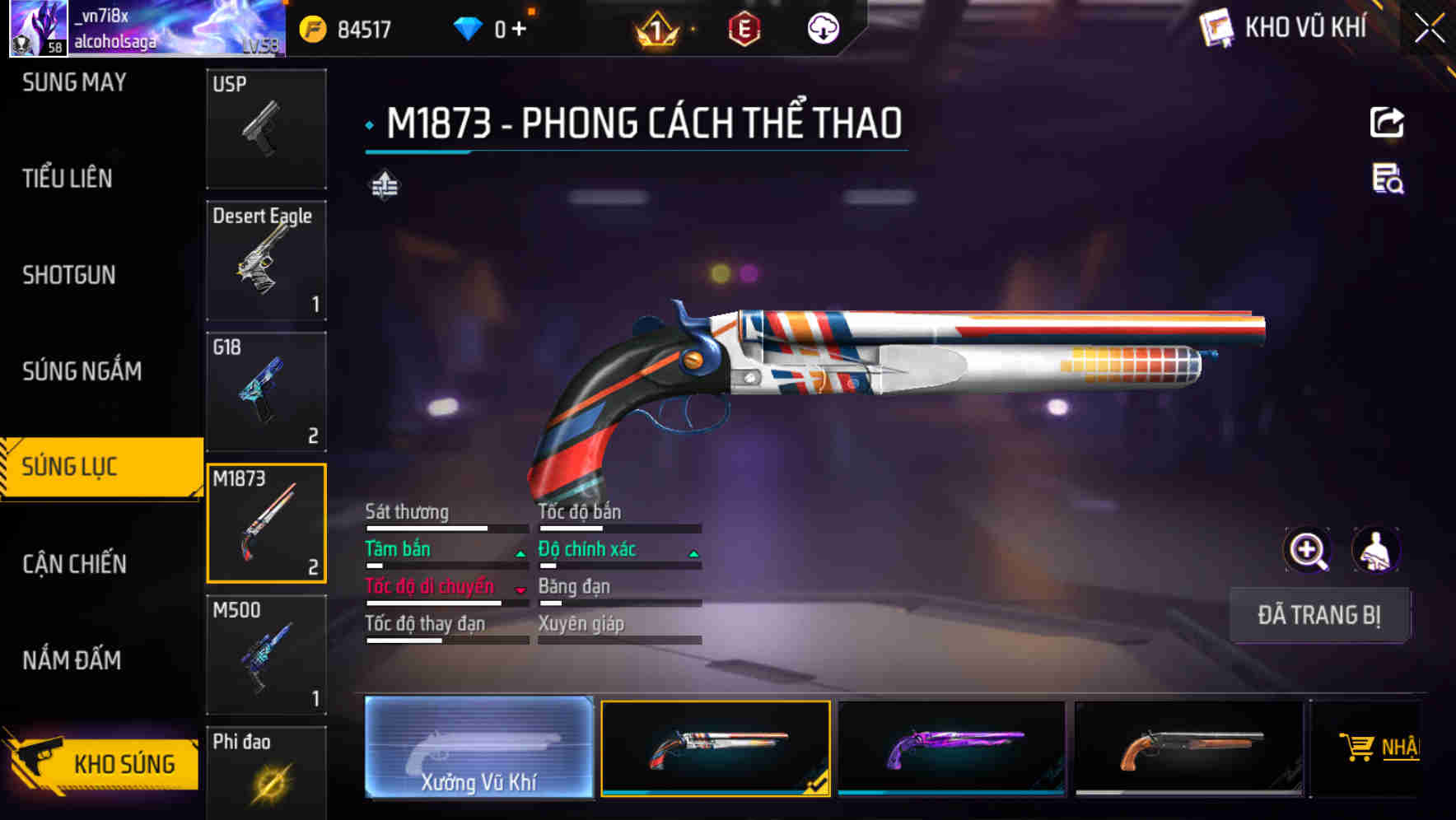The height and width of the screenshot is (820, 1456).
Task: Add diamonds with the plus button
Action: (519, 30)
